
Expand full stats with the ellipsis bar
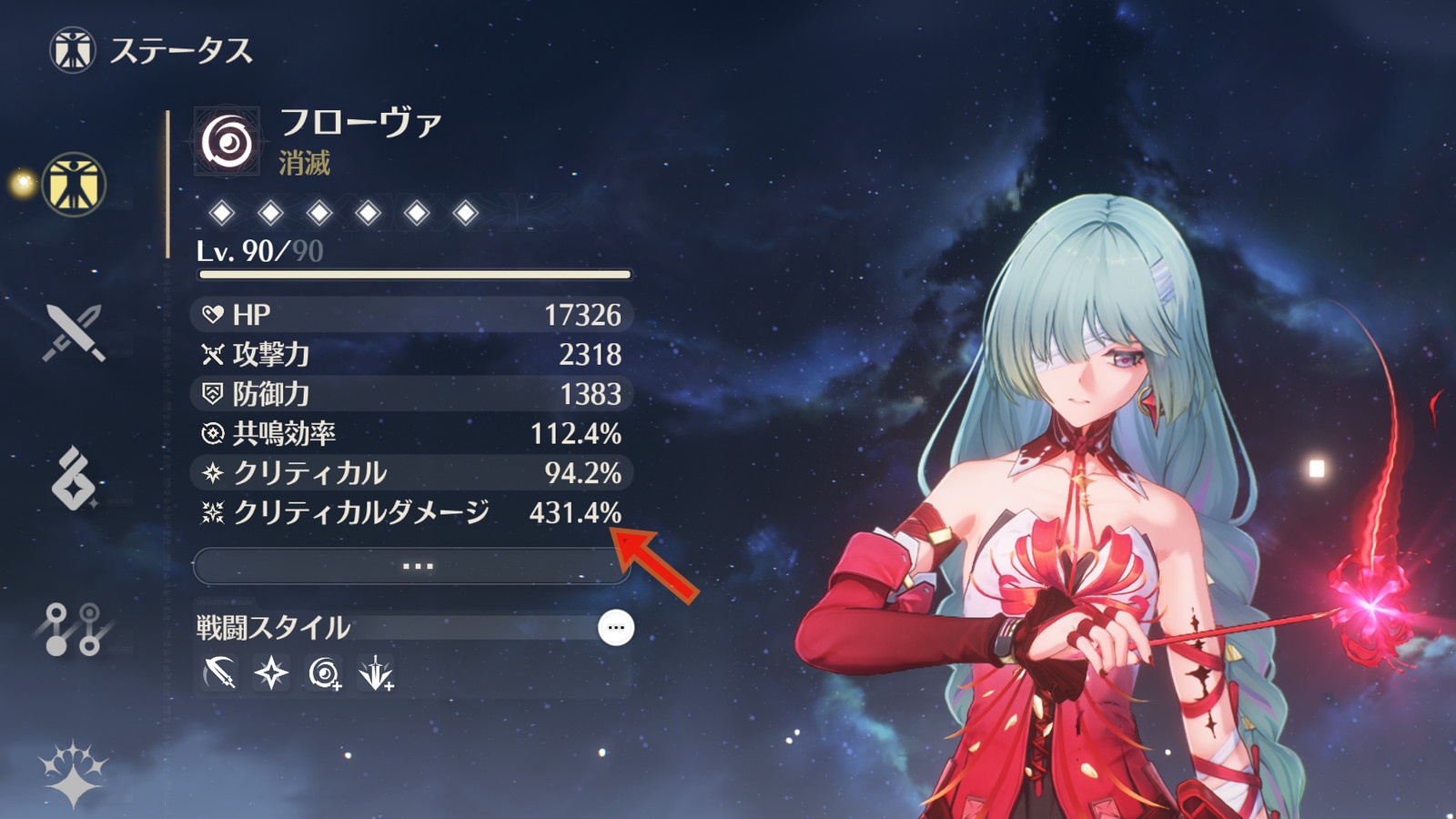tap(412, 566)
